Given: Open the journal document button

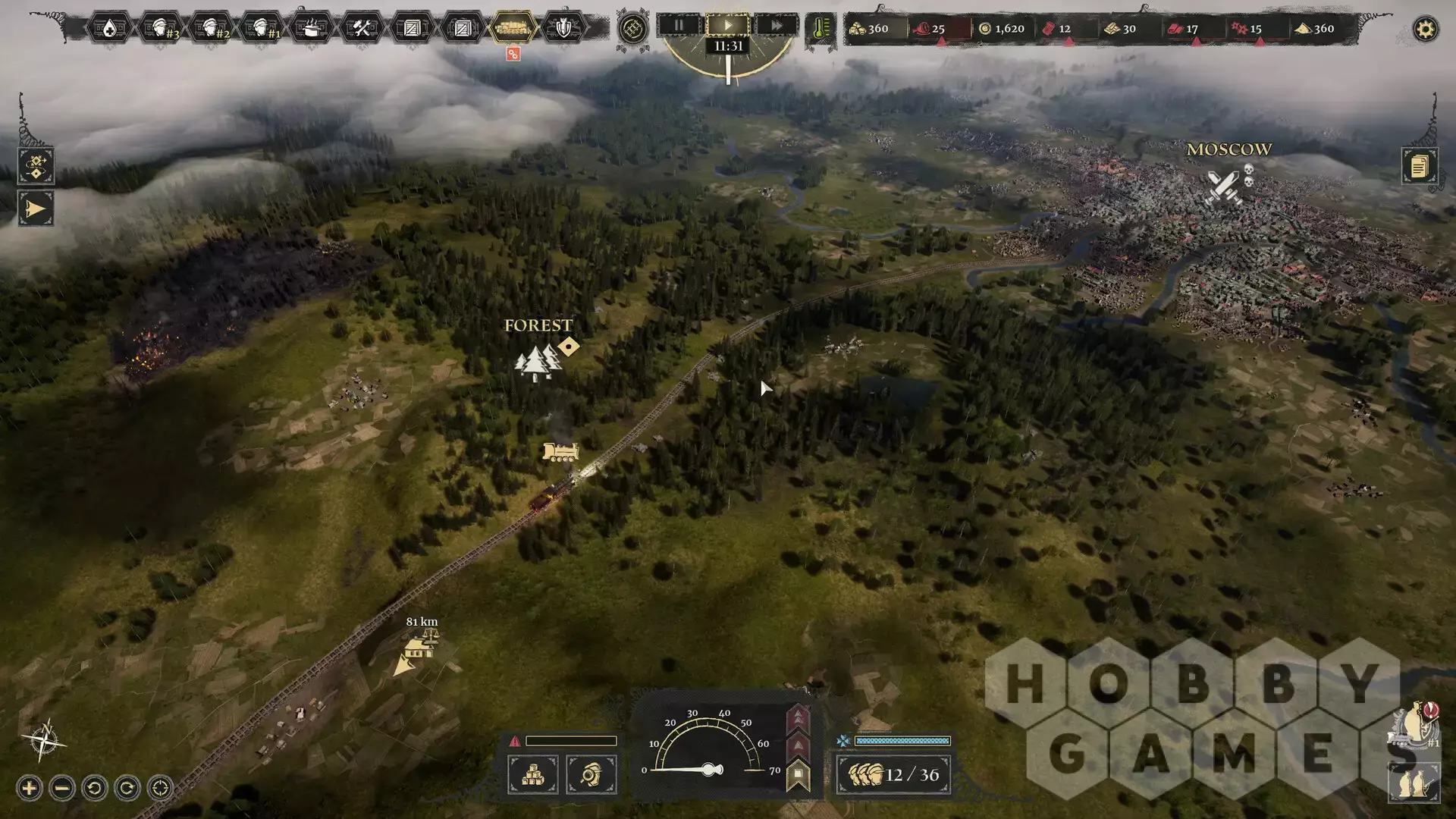Looking at the screenshot, I should click(x=1419, y=165).
